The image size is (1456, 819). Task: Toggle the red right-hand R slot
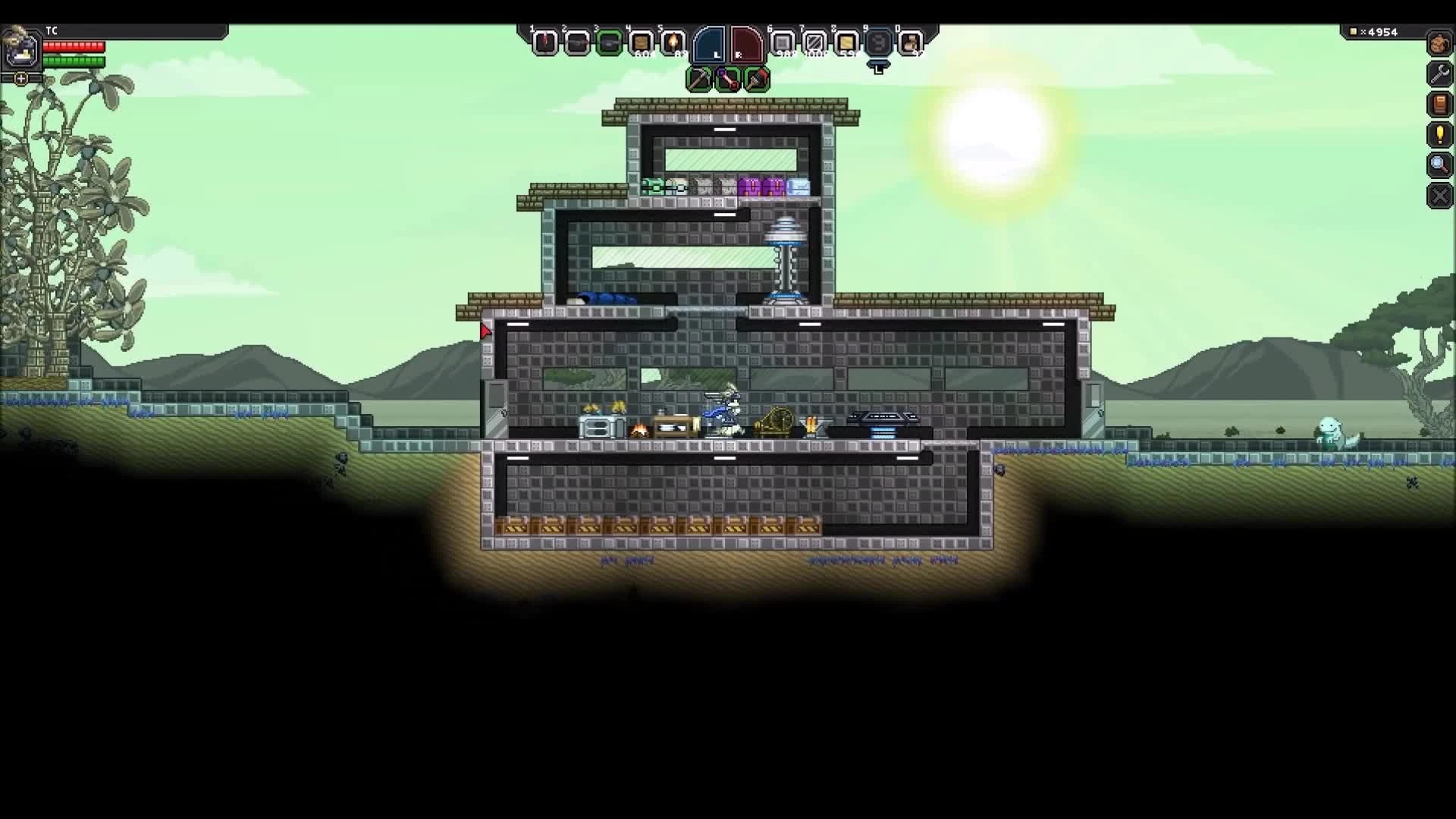click(x=745, y=43)
